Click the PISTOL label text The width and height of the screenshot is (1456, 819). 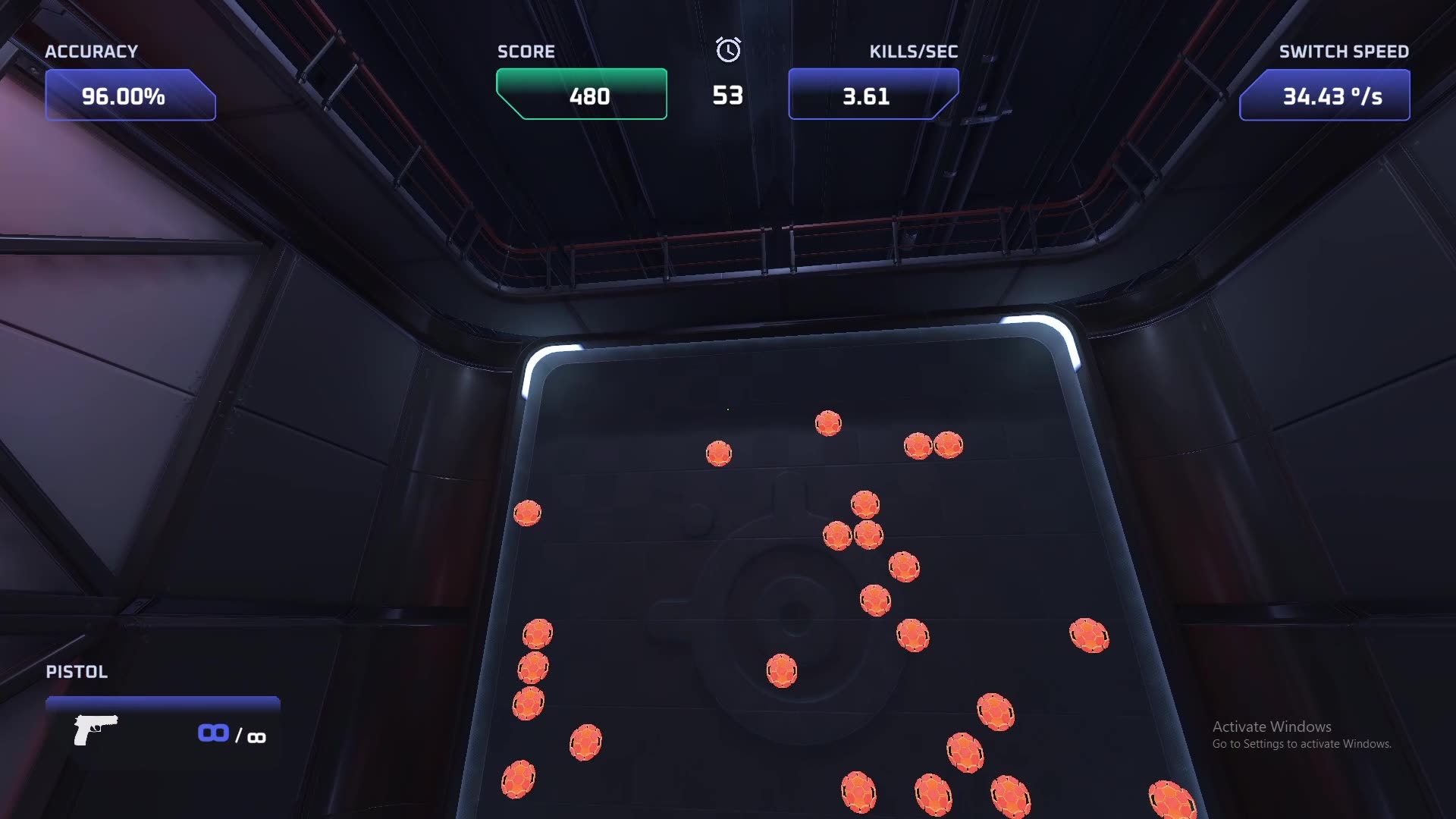tap(76, 672)
